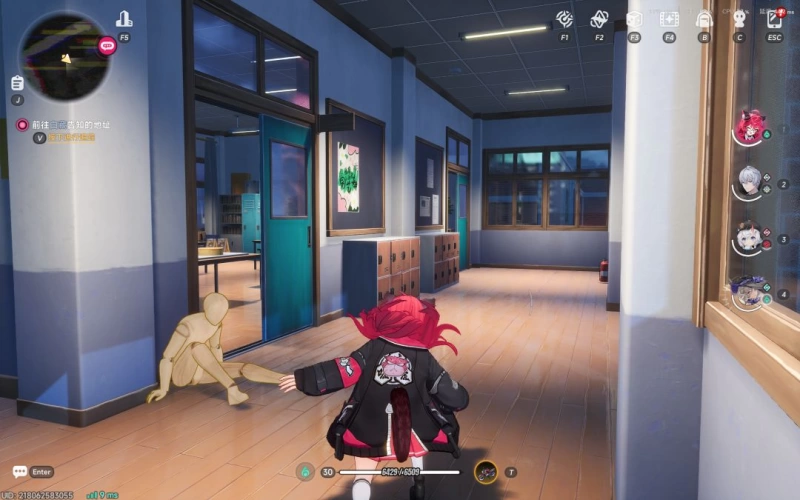
Task: Open the circular minimap
Action: tap(62, 55)
